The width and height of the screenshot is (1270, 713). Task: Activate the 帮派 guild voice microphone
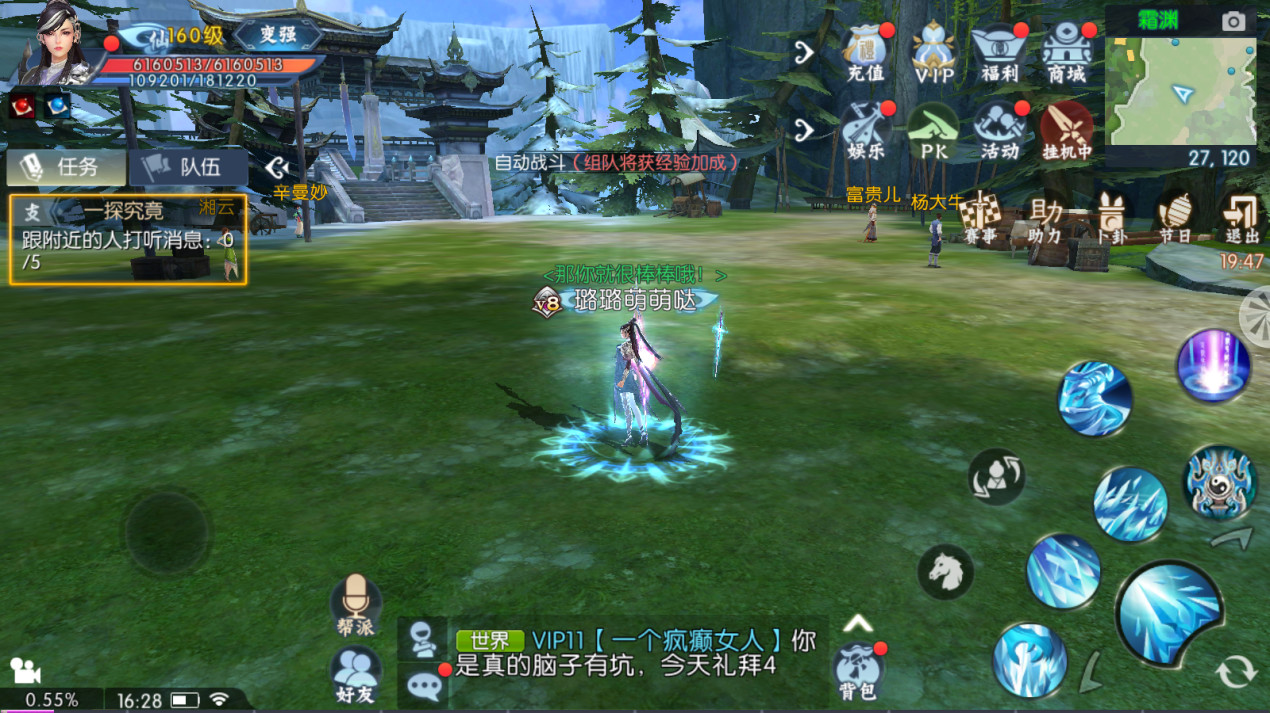point(356,603)
